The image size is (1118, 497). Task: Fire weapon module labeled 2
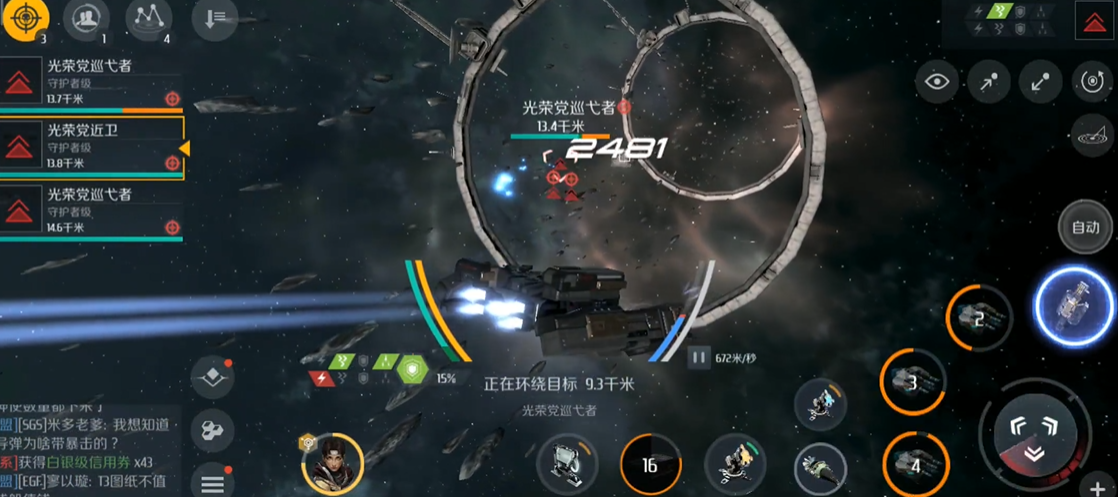click(978, 318)
